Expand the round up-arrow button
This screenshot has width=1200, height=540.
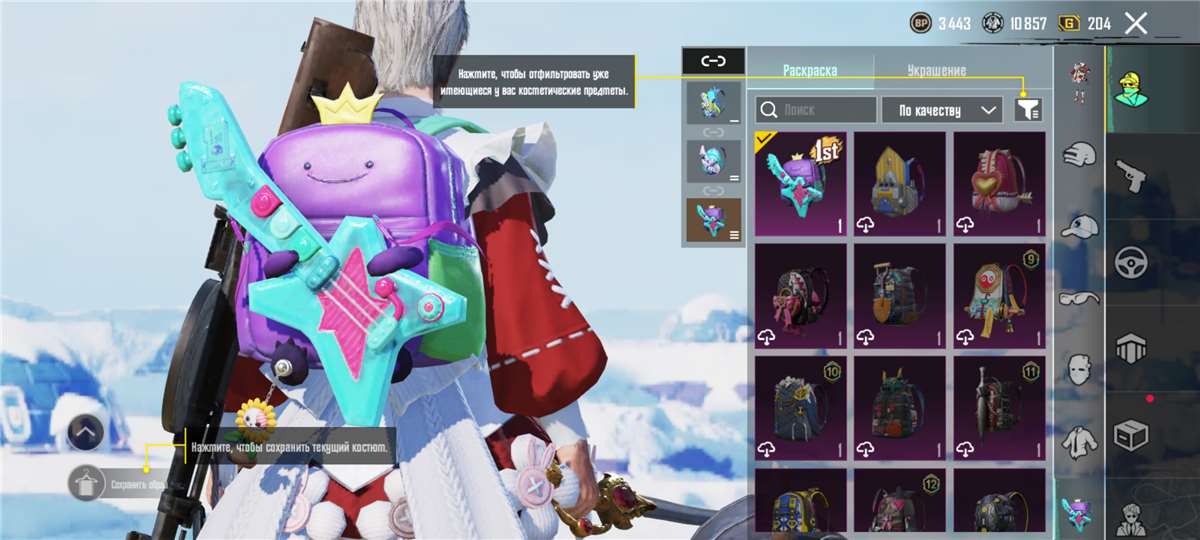click(x=87, y=432)
